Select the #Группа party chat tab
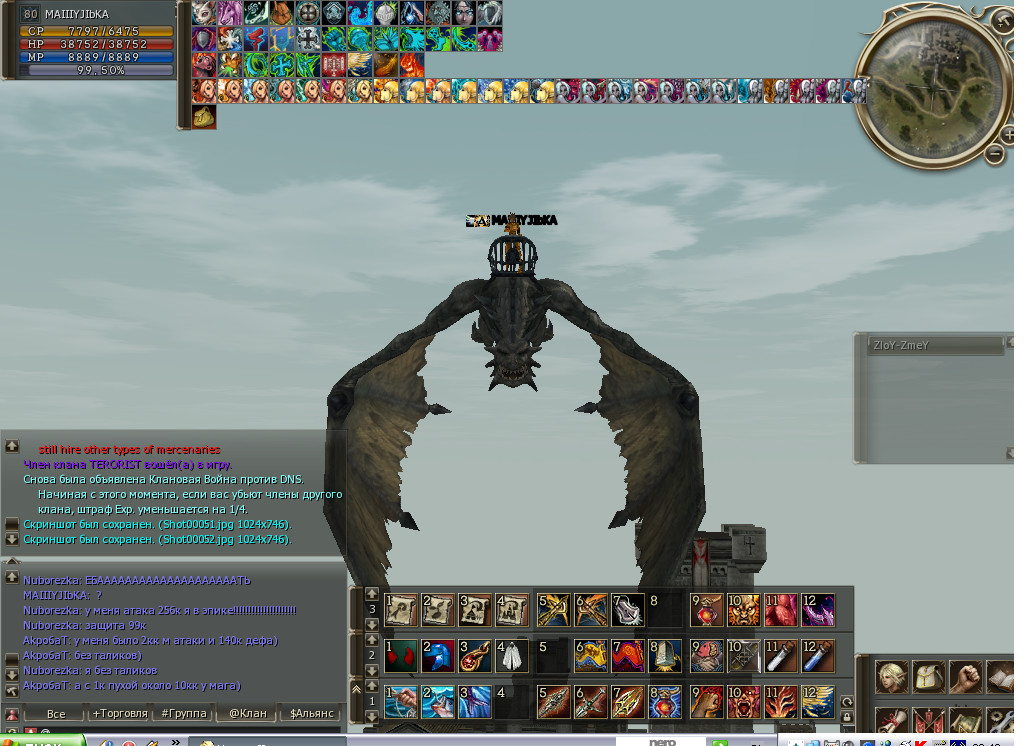 point(184,714)
